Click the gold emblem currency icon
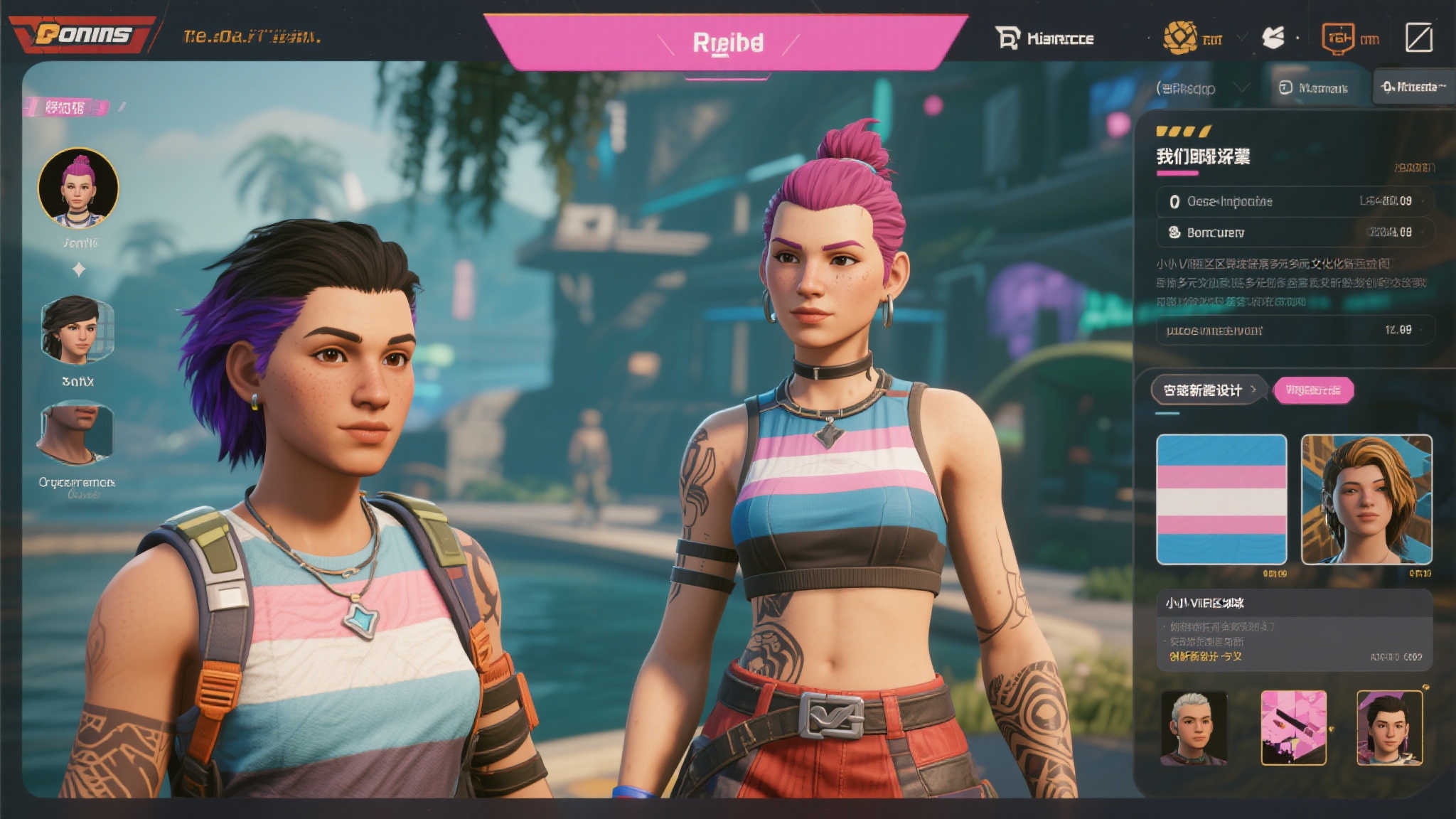The height and width of the screenshot is (819, 1456). pyautogui.click(x=1179, y=37)
